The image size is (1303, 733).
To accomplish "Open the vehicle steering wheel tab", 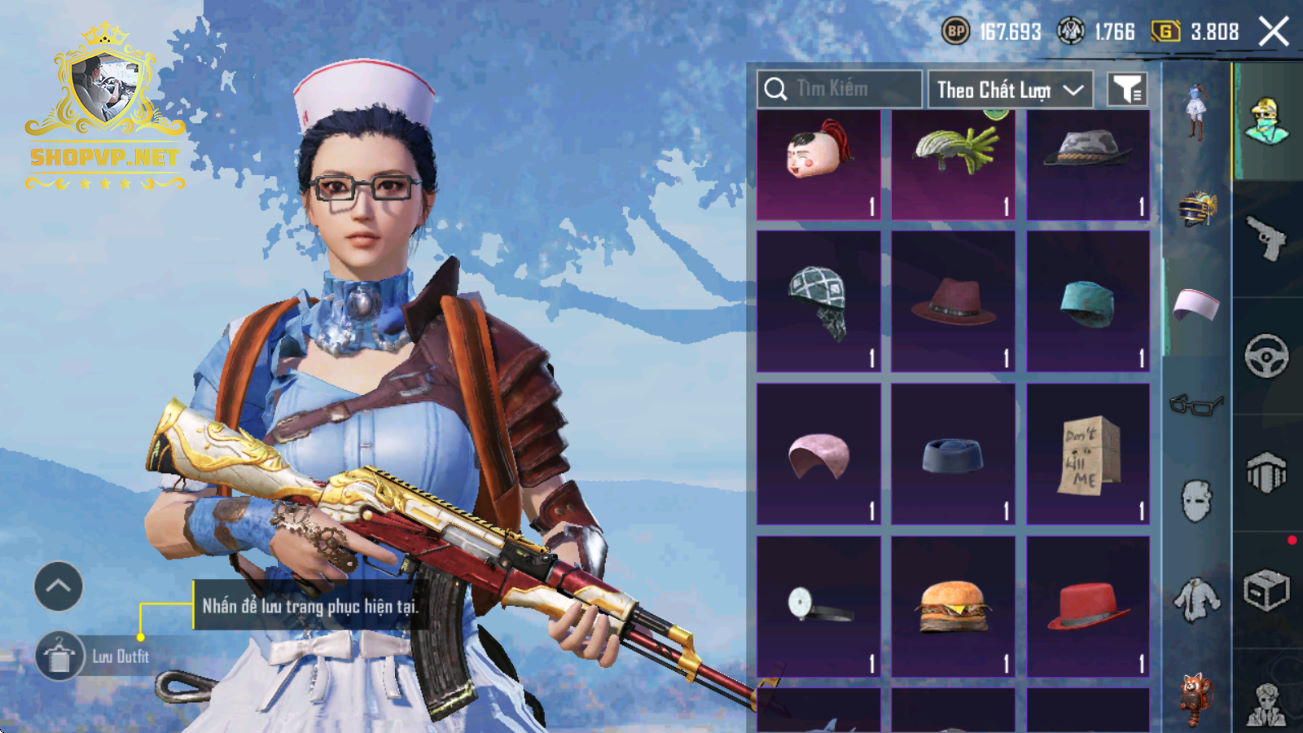I will [x=1267, y=355].
